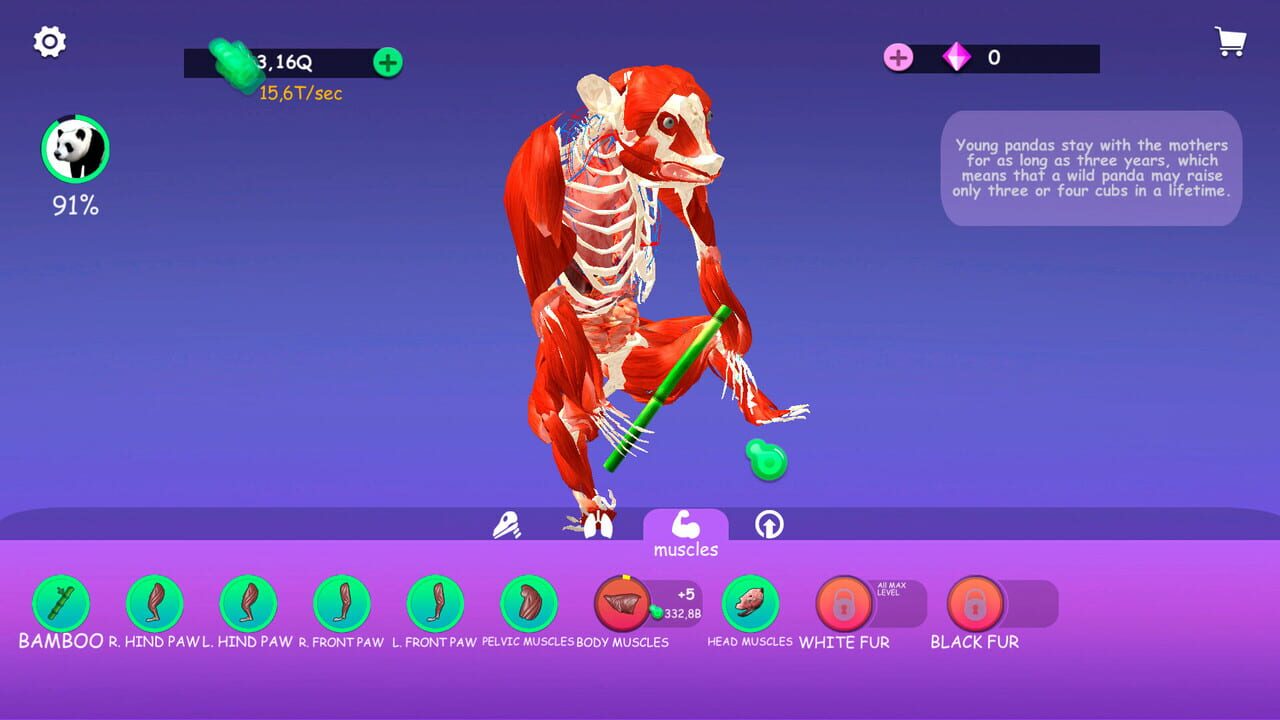Click the evolve upload-arrow icon
Screen dimensions: 1280x720
tap(769, 523)
